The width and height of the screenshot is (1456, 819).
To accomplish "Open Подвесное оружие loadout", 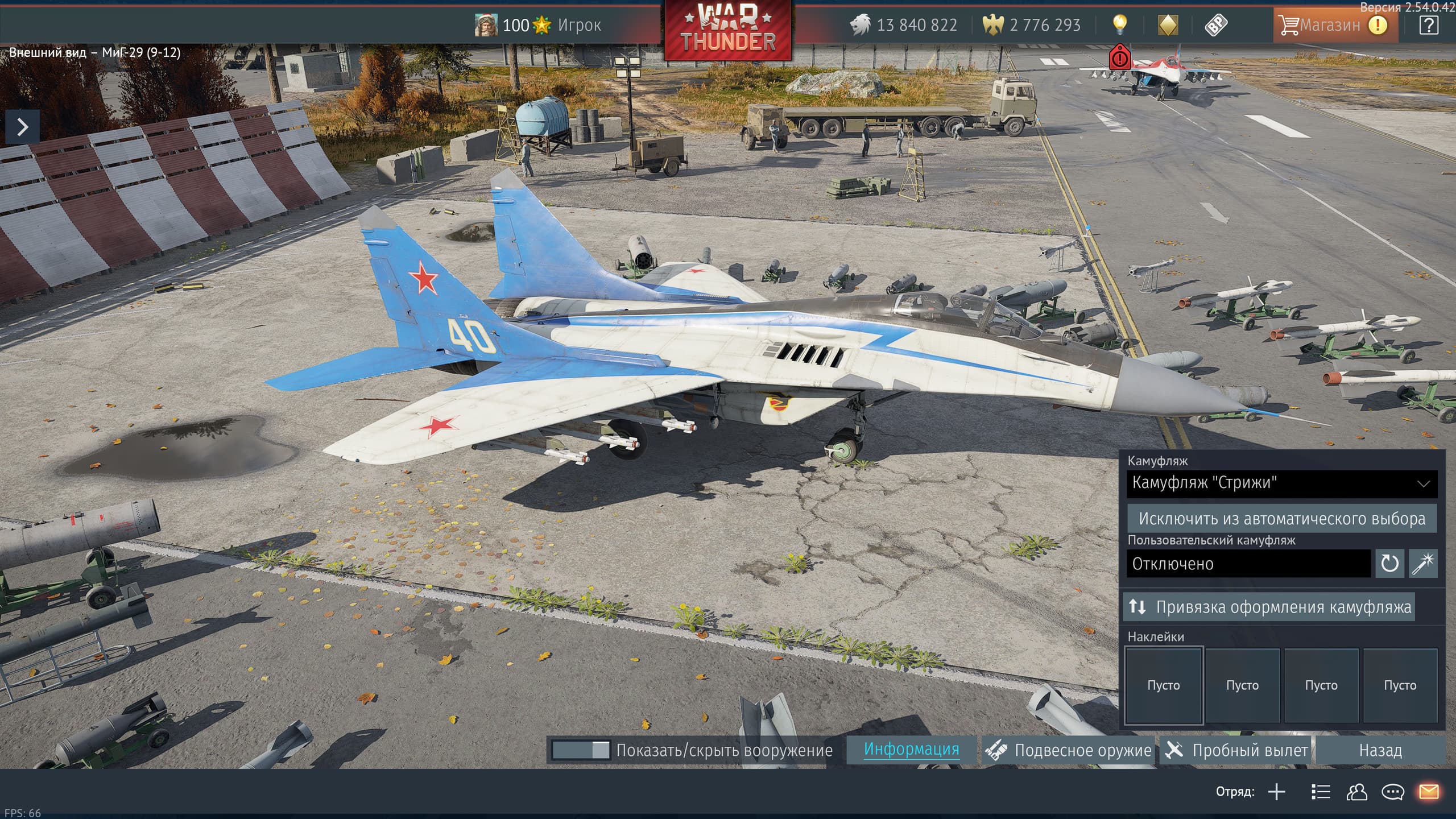I will point(1069,750).
